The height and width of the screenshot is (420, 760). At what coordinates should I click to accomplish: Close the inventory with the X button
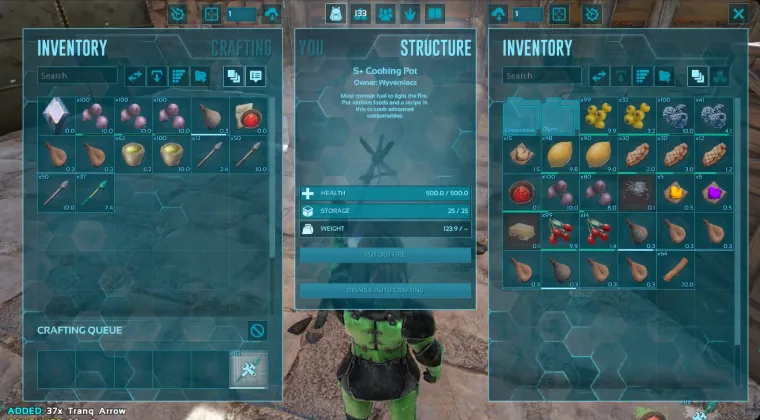[738, 14]
